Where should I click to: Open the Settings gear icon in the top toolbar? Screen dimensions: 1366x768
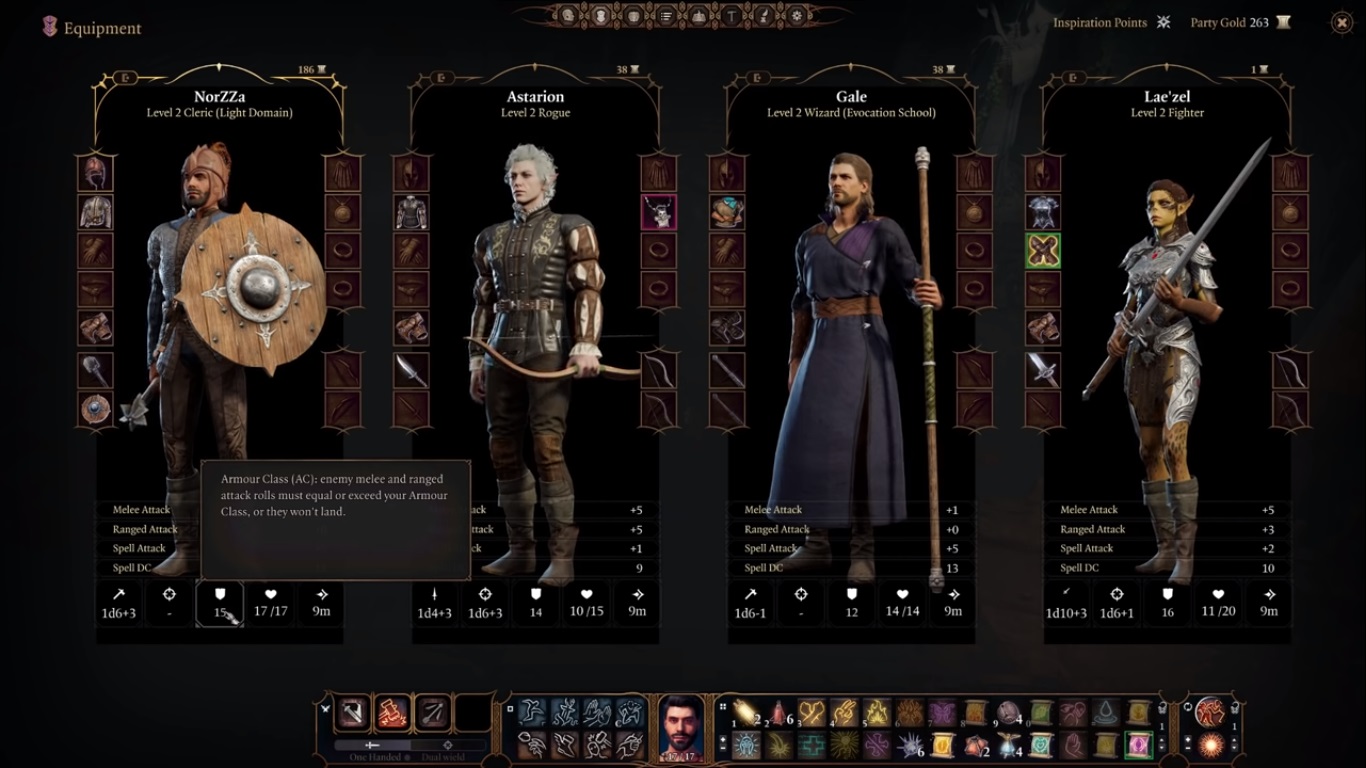(x=797, y=15)
